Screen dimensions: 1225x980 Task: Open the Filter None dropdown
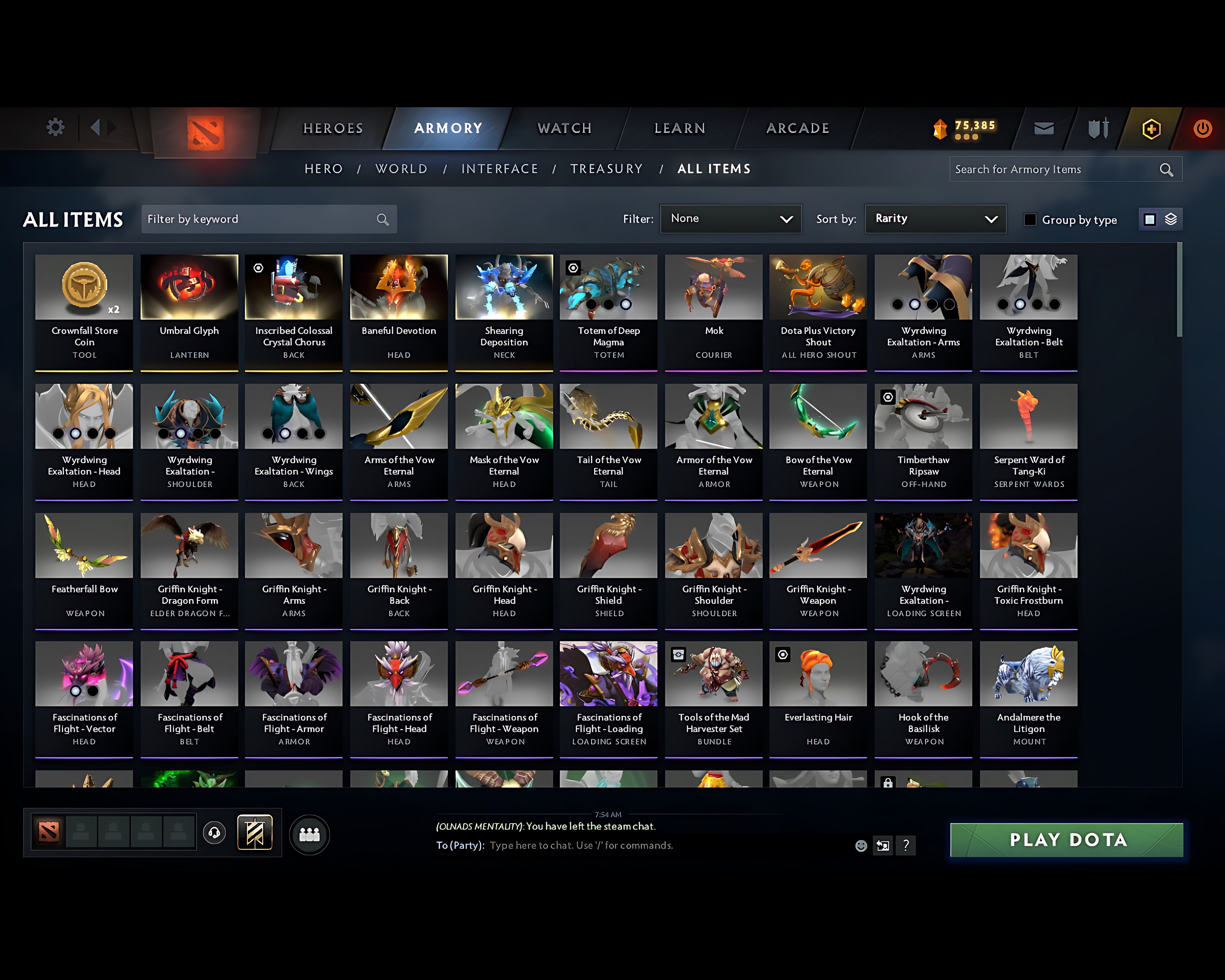731,219
